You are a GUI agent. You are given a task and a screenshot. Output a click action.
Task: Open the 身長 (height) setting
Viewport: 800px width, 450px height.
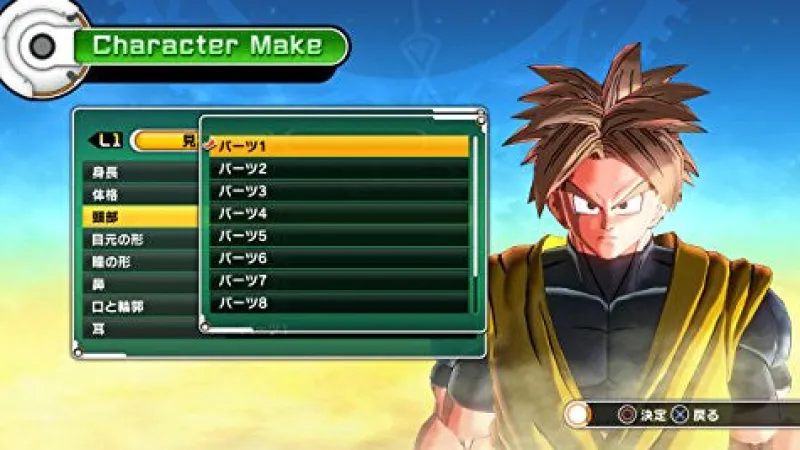140,172
